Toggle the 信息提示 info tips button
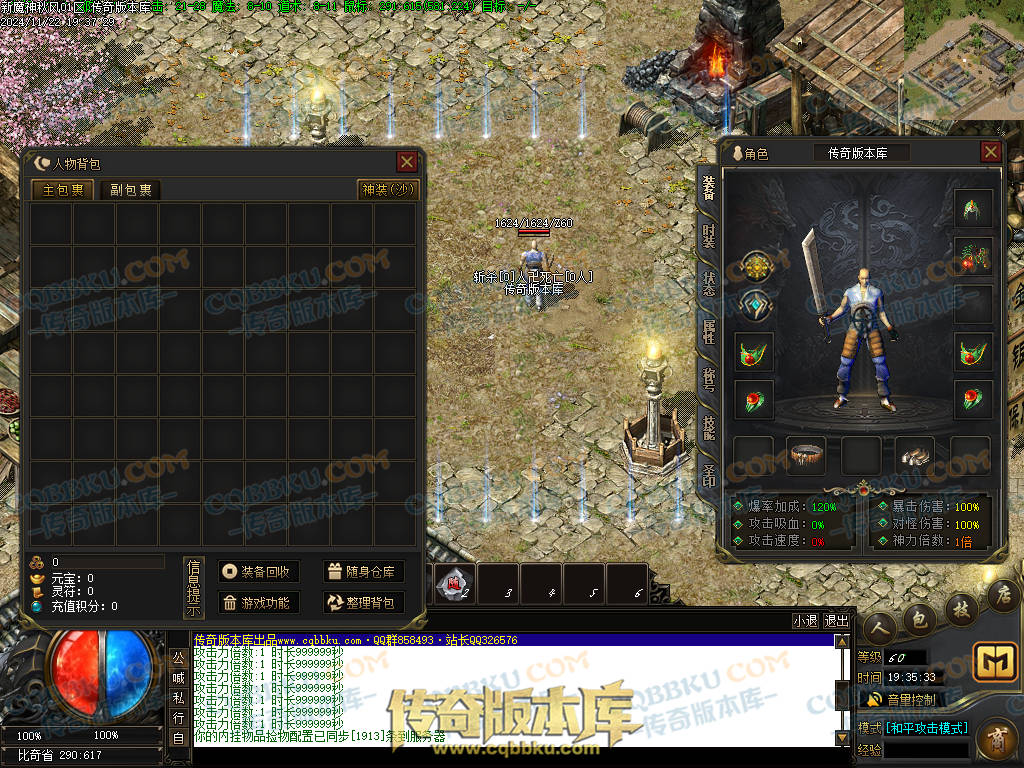 194,589
